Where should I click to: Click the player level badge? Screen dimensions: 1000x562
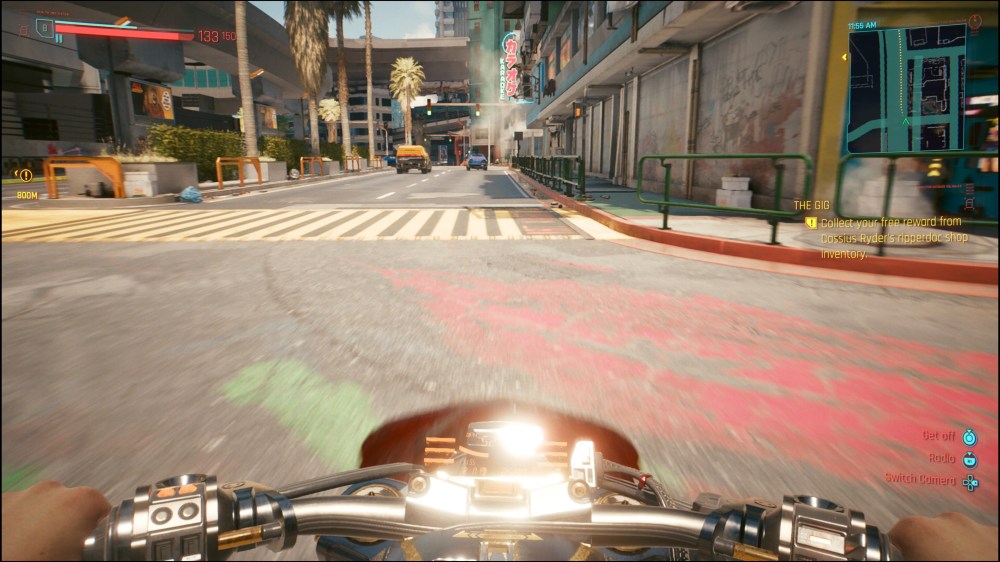[44, 27]
